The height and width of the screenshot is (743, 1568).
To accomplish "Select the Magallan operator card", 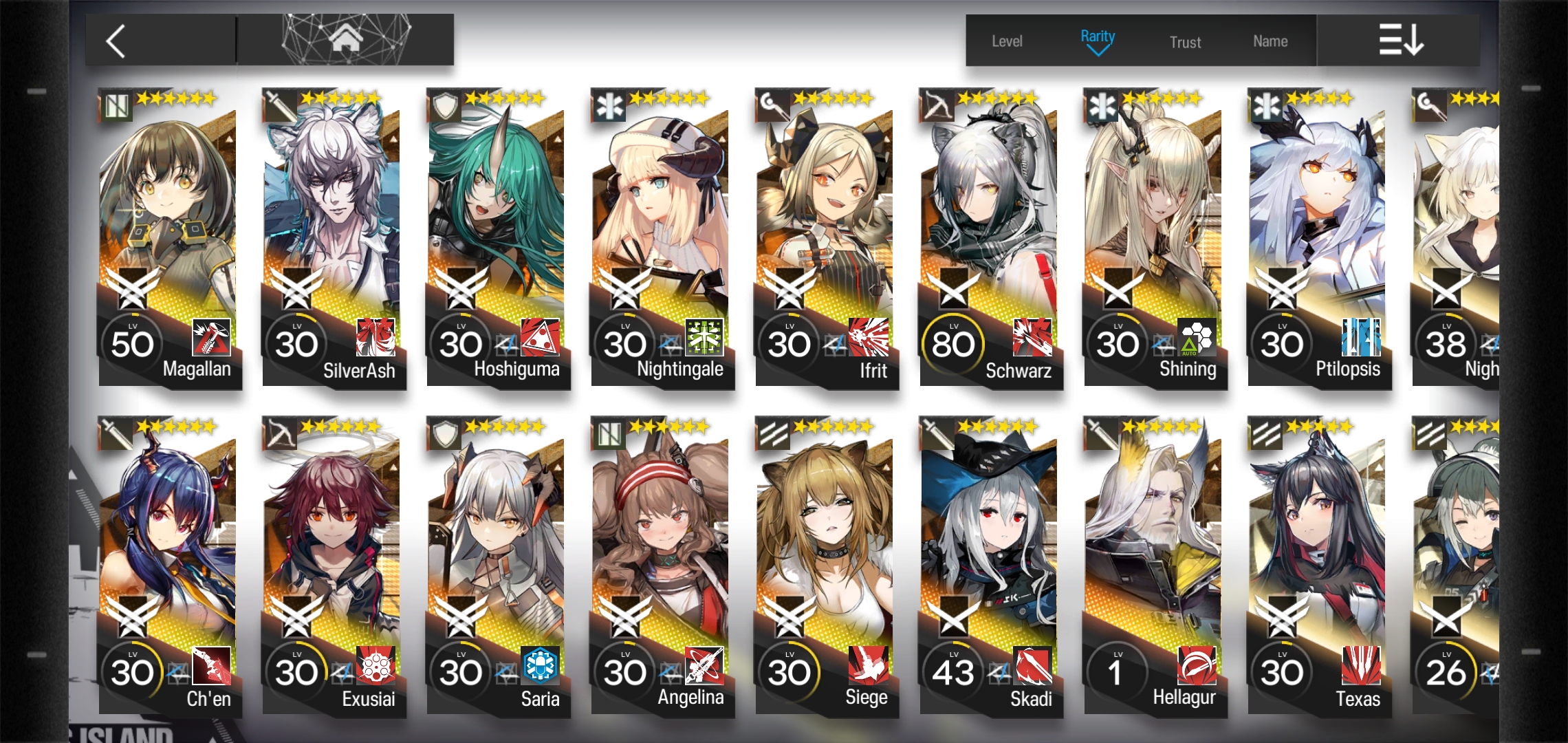I will 168,234.
